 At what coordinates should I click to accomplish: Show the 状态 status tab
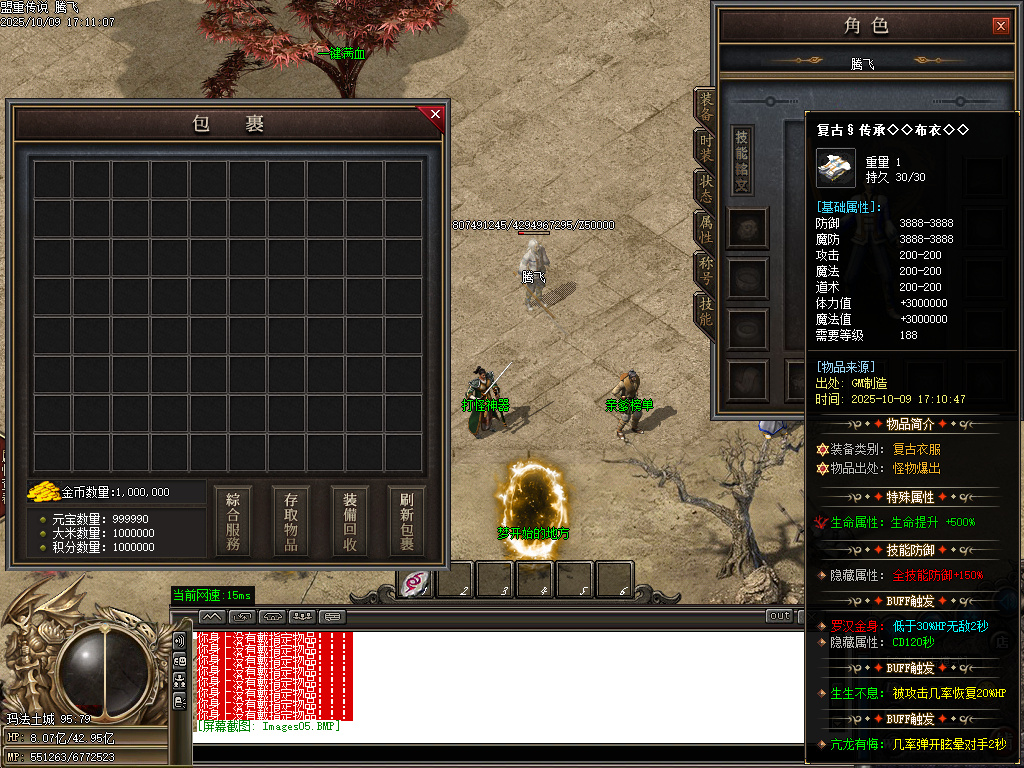pyautogui.click(x=705, y=189)
